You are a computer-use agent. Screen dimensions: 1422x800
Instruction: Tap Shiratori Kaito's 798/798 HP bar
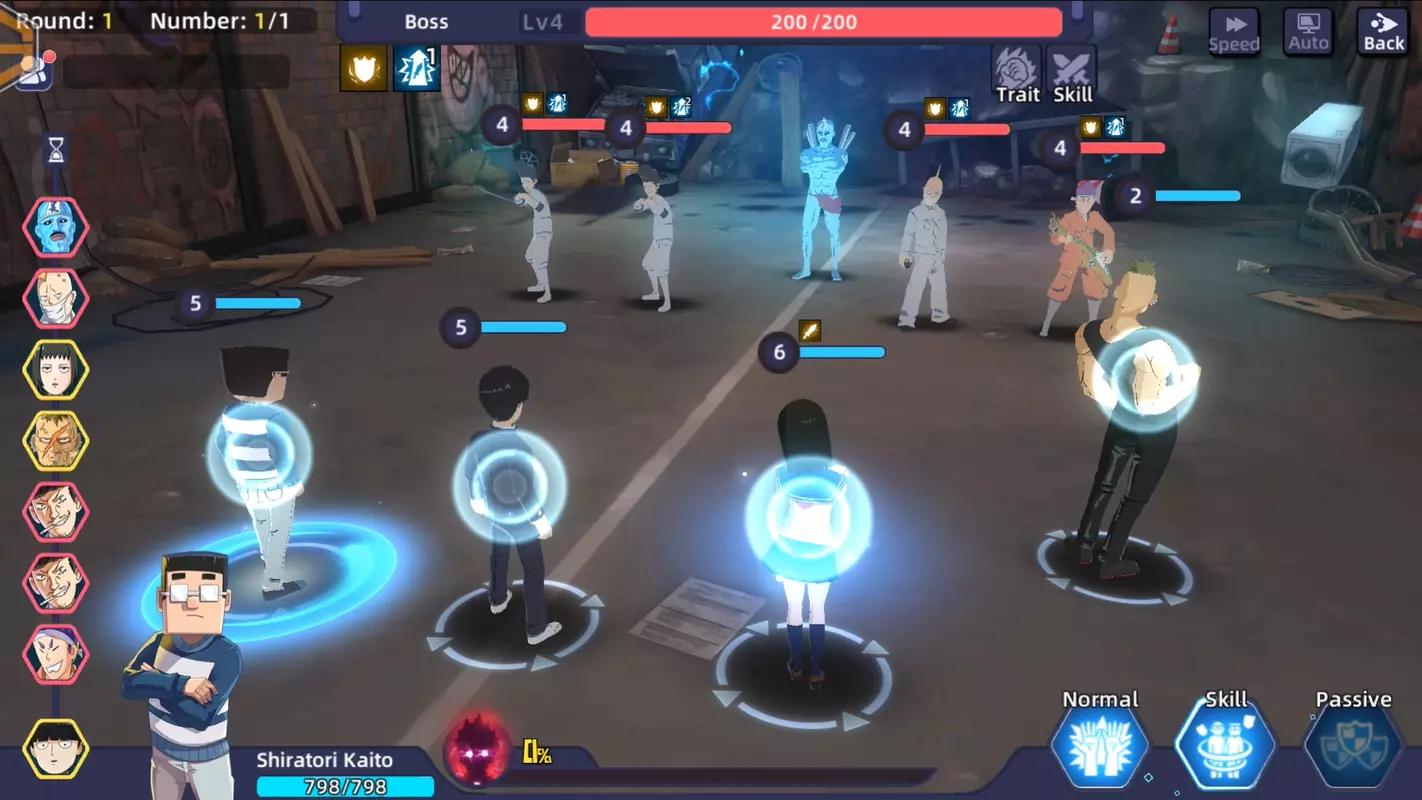pos(347,786)
